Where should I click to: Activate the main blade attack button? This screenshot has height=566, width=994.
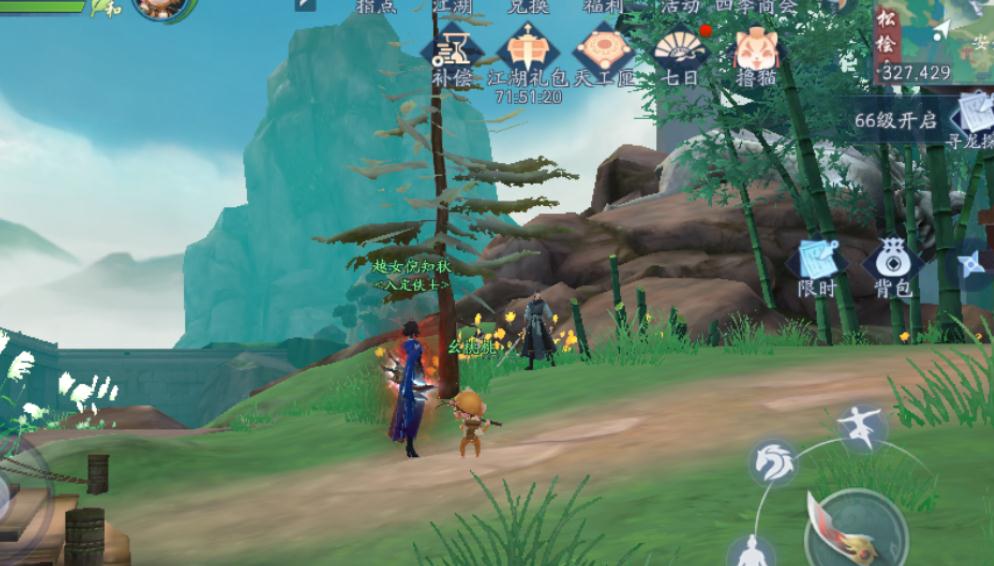855,530
